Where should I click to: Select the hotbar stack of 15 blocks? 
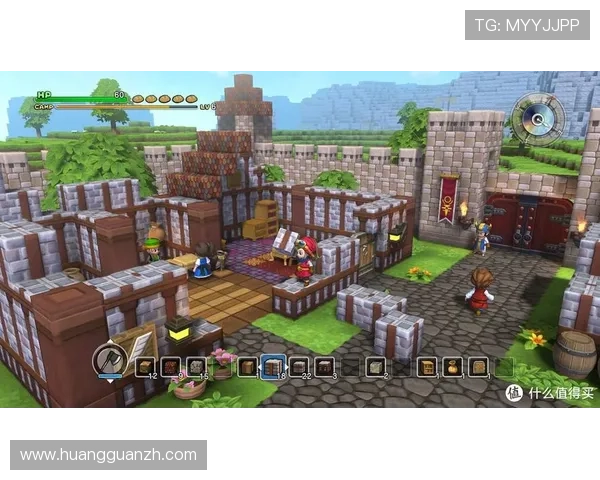(196, 367)
